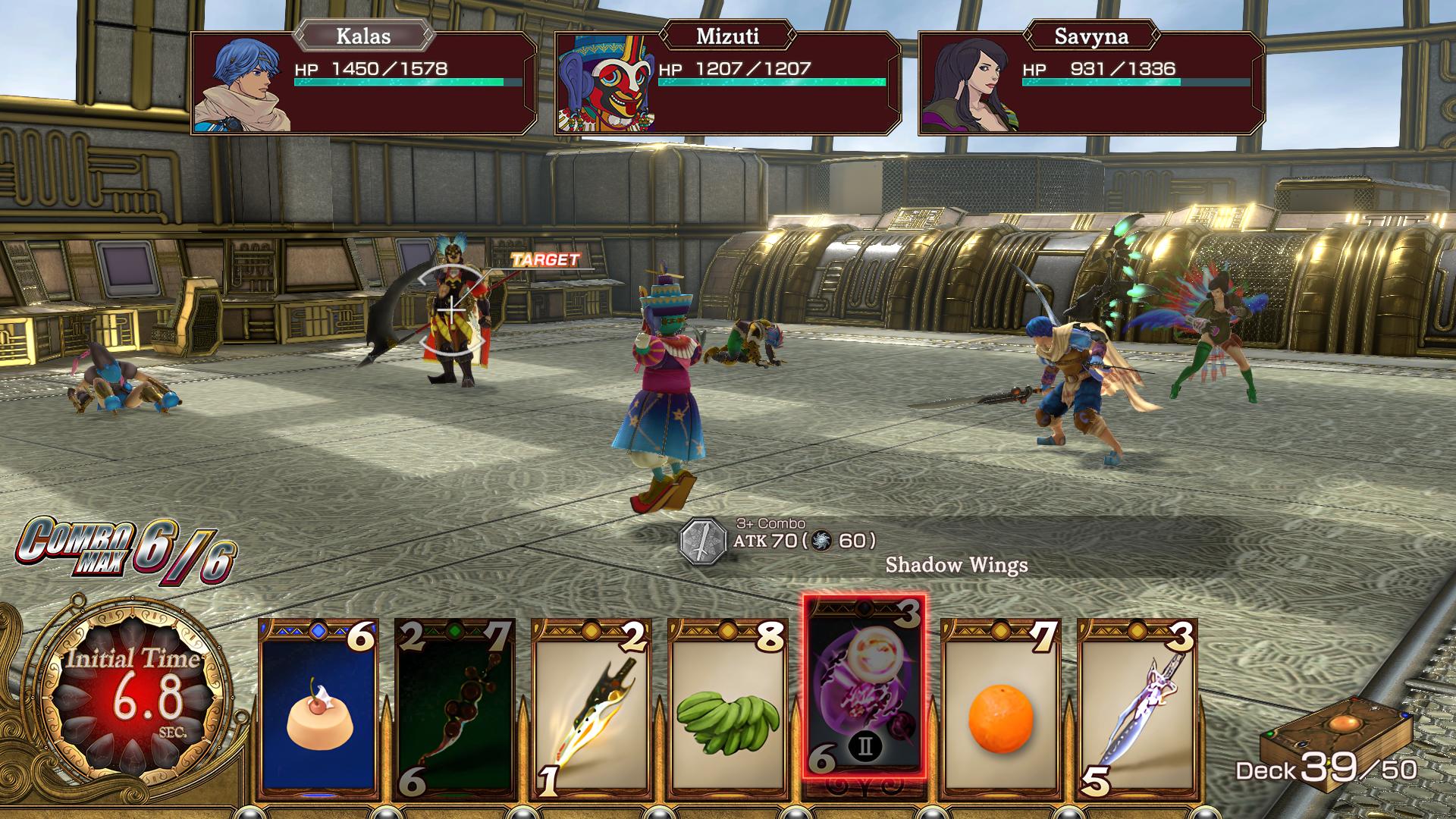The width and height of the screenshot is (1456, 819).
Task: Select Savyna's character panel
Action: [1090, 83]
